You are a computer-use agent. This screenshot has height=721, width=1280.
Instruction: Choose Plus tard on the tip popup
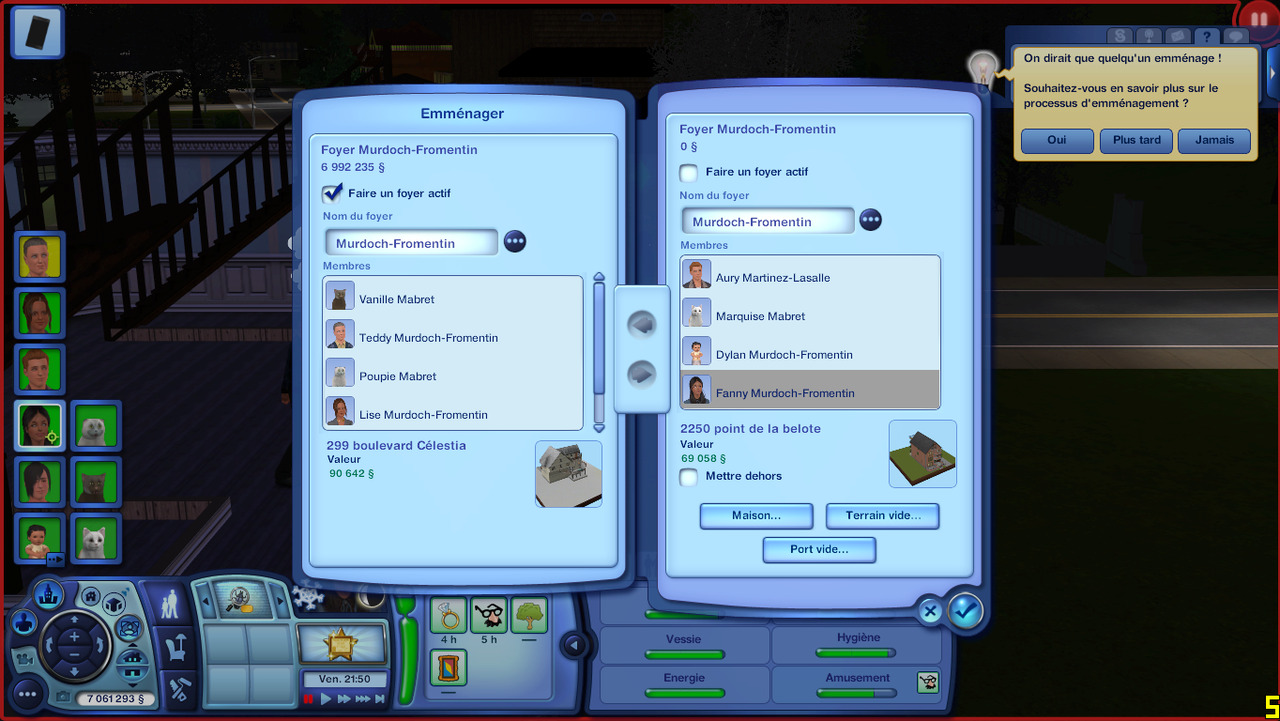pos(1136,141)
